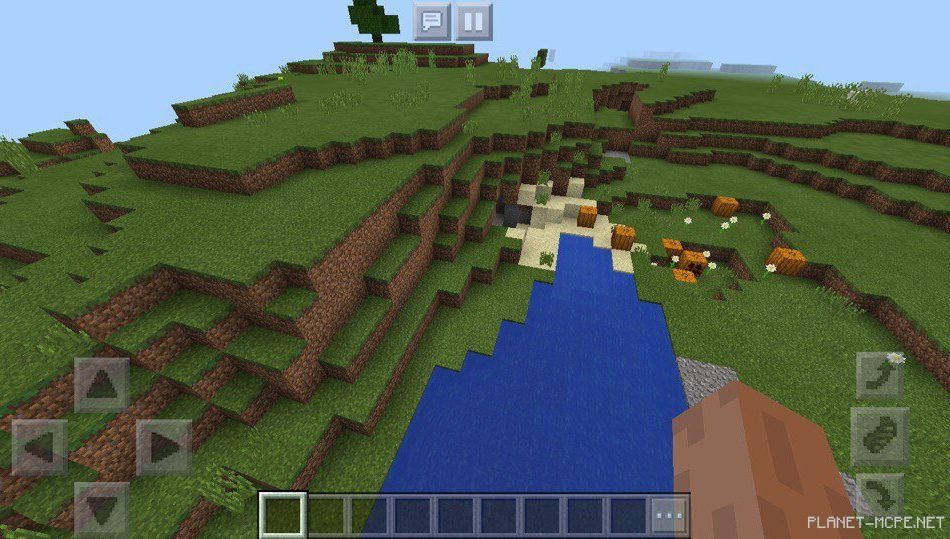Image resolution: width=950 pixels, height=539 pixels.
Task: Tap the fly up button
Action: [880, 377]
